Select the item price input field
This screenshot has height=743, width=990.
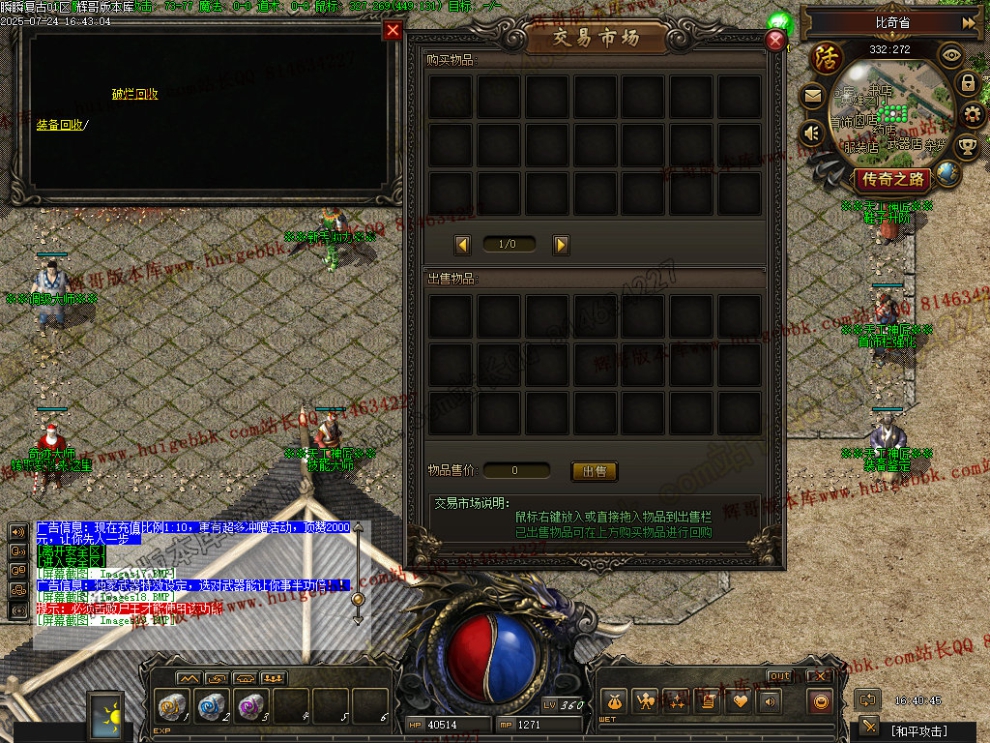[x=516, y=471]
